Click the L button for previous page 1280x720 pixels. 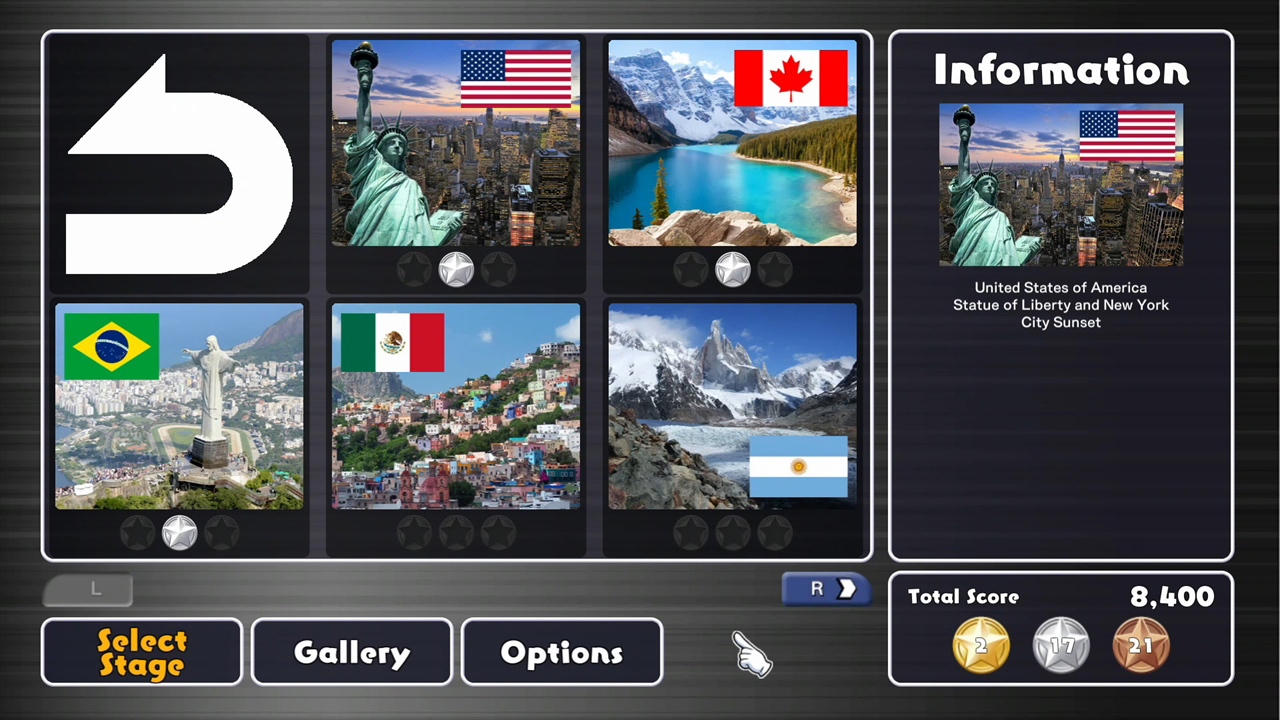(88, 589)
